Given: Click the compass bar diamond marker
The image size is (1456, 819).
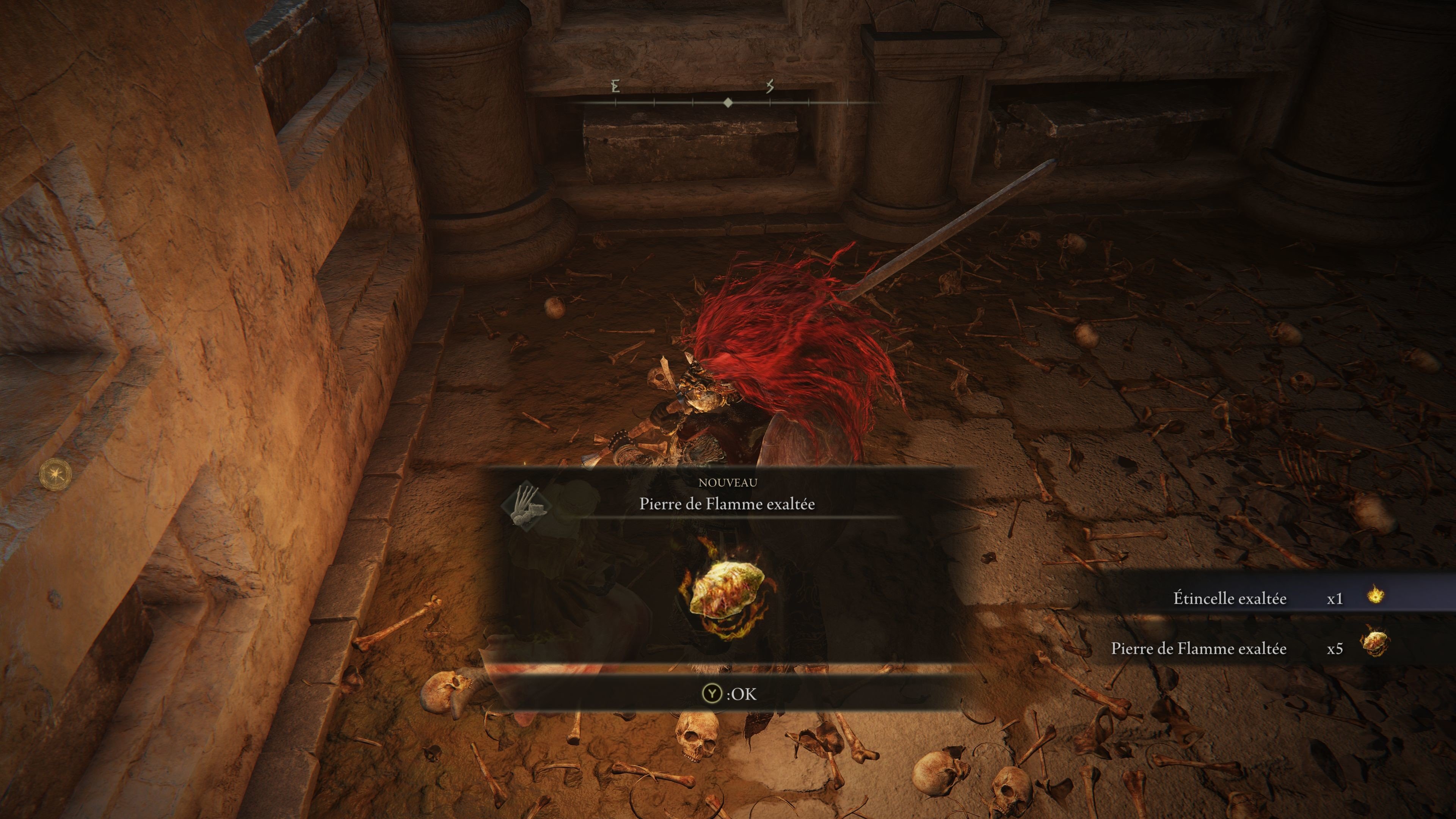Looking at the screenshot, I should (x=728, y=103).
